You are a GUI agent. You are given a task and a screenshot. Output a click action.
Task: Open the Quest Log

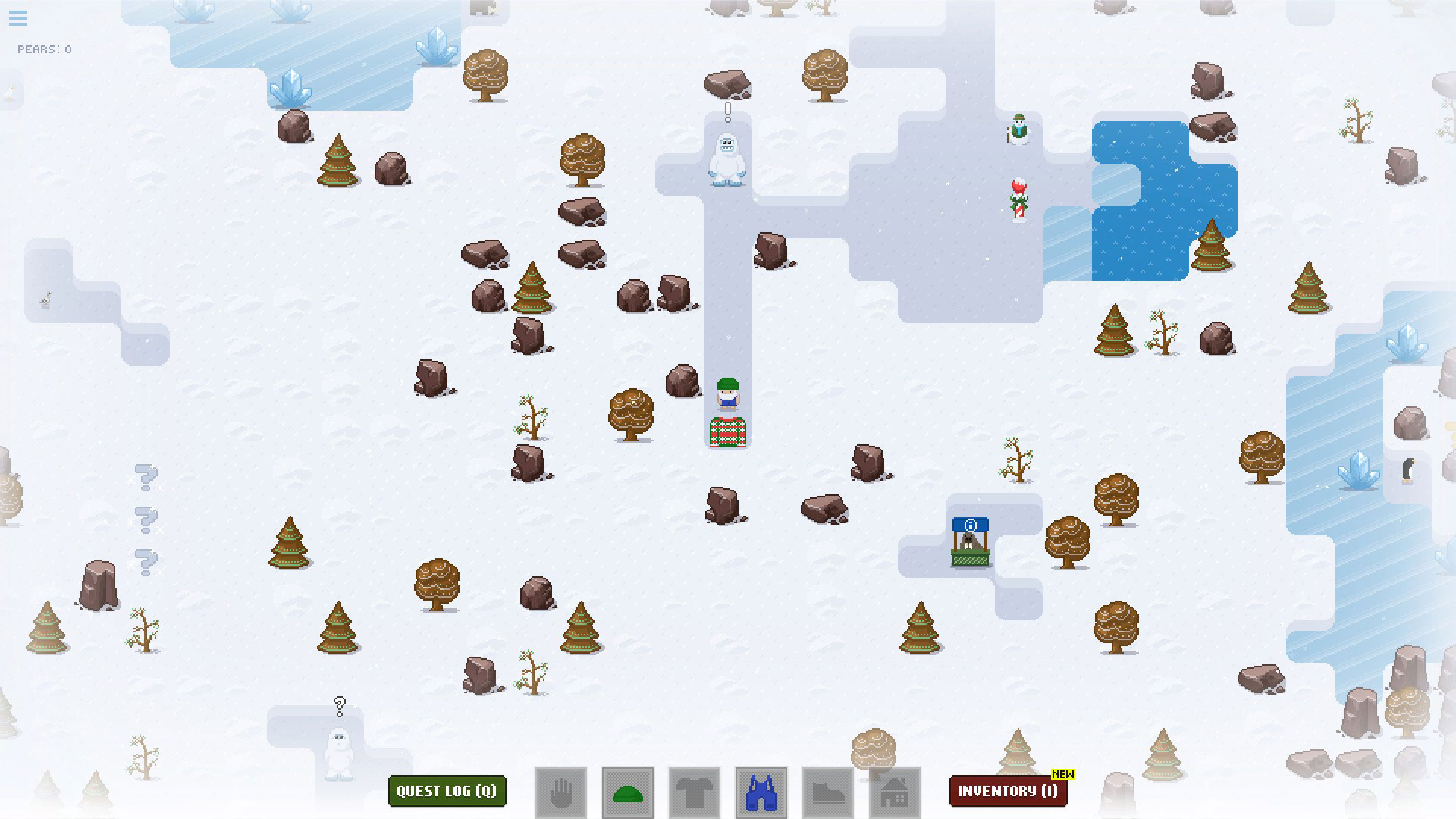(447, 791)
